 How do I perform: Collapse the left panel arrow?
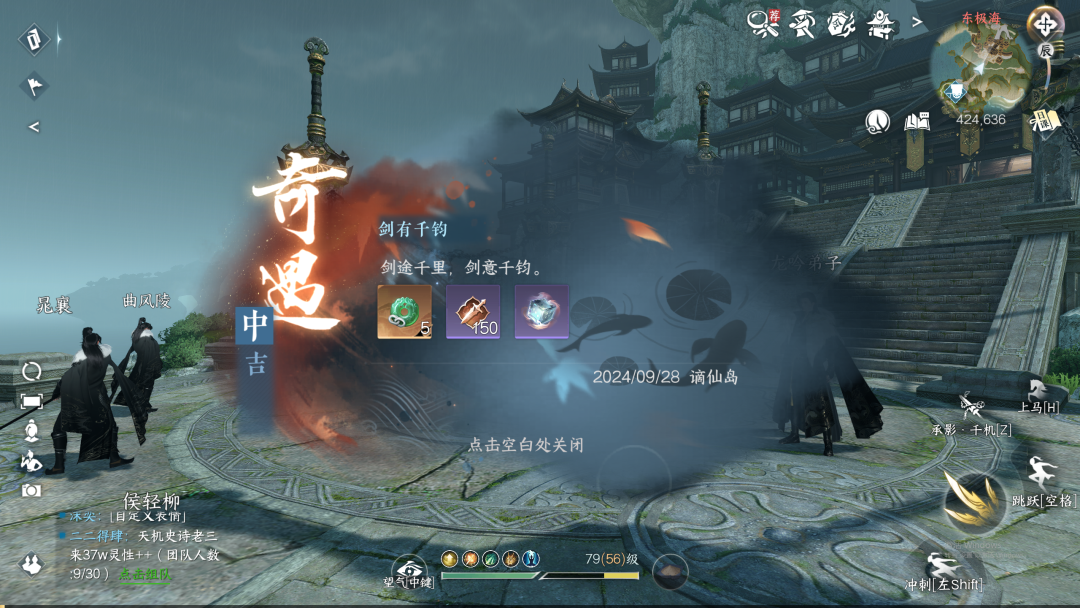tap(34, 127)
